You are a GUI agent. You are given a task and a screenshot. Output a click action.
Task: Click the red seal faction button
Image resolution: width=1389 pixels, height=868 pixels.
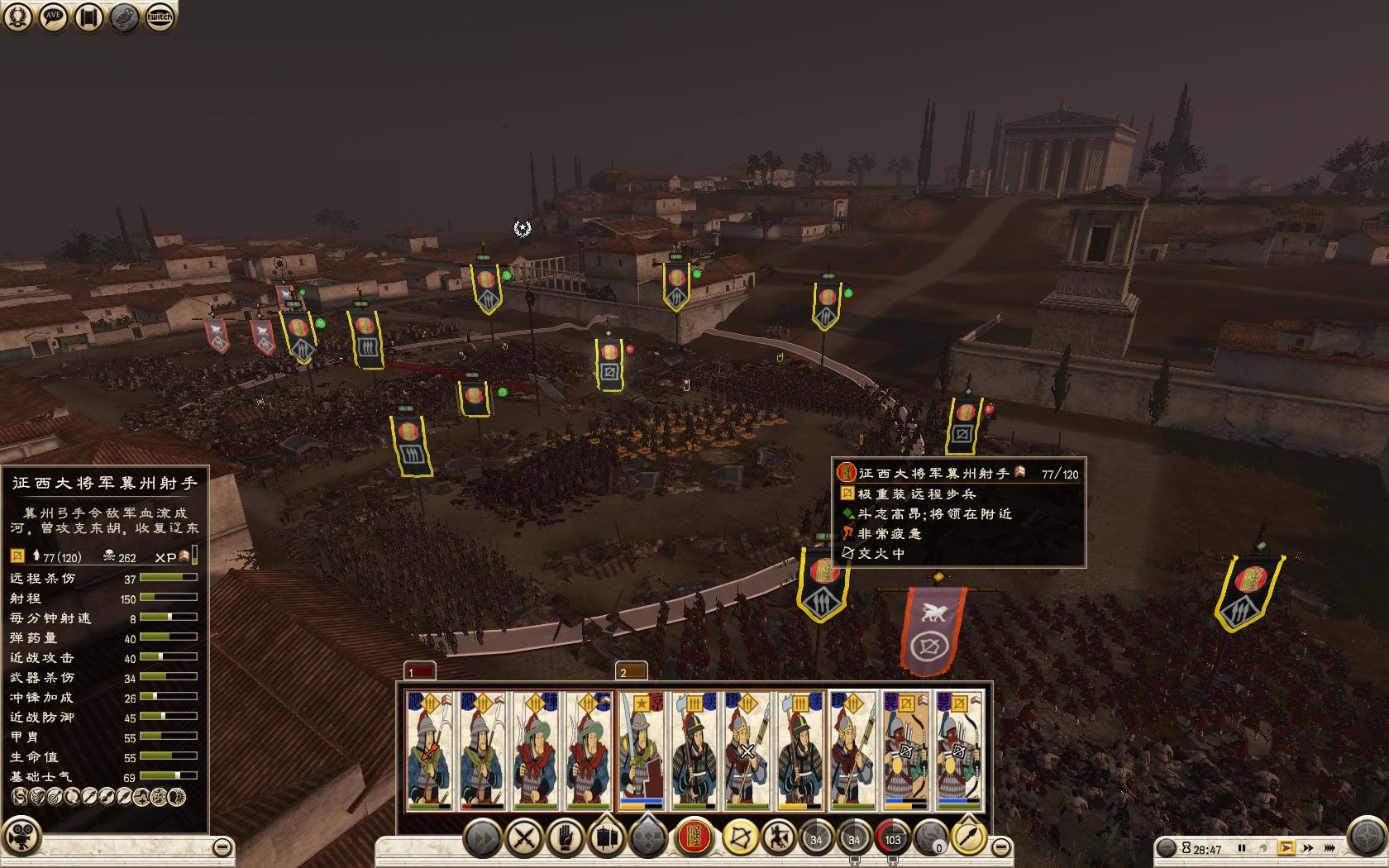[695, 839]
